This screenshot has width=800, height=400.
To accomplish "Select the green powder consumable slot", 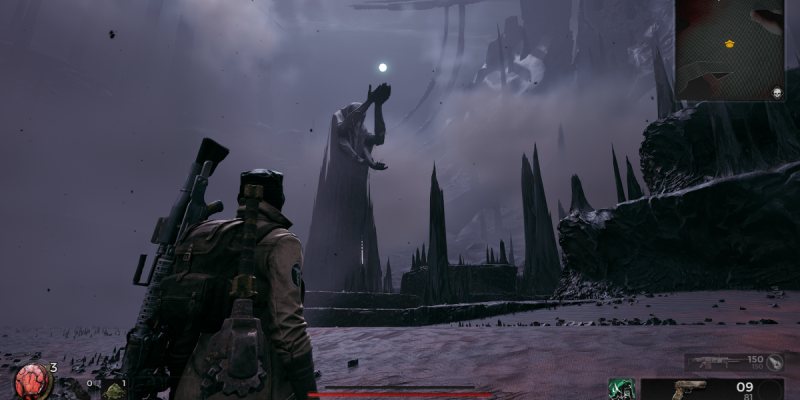I will [114, 391].
